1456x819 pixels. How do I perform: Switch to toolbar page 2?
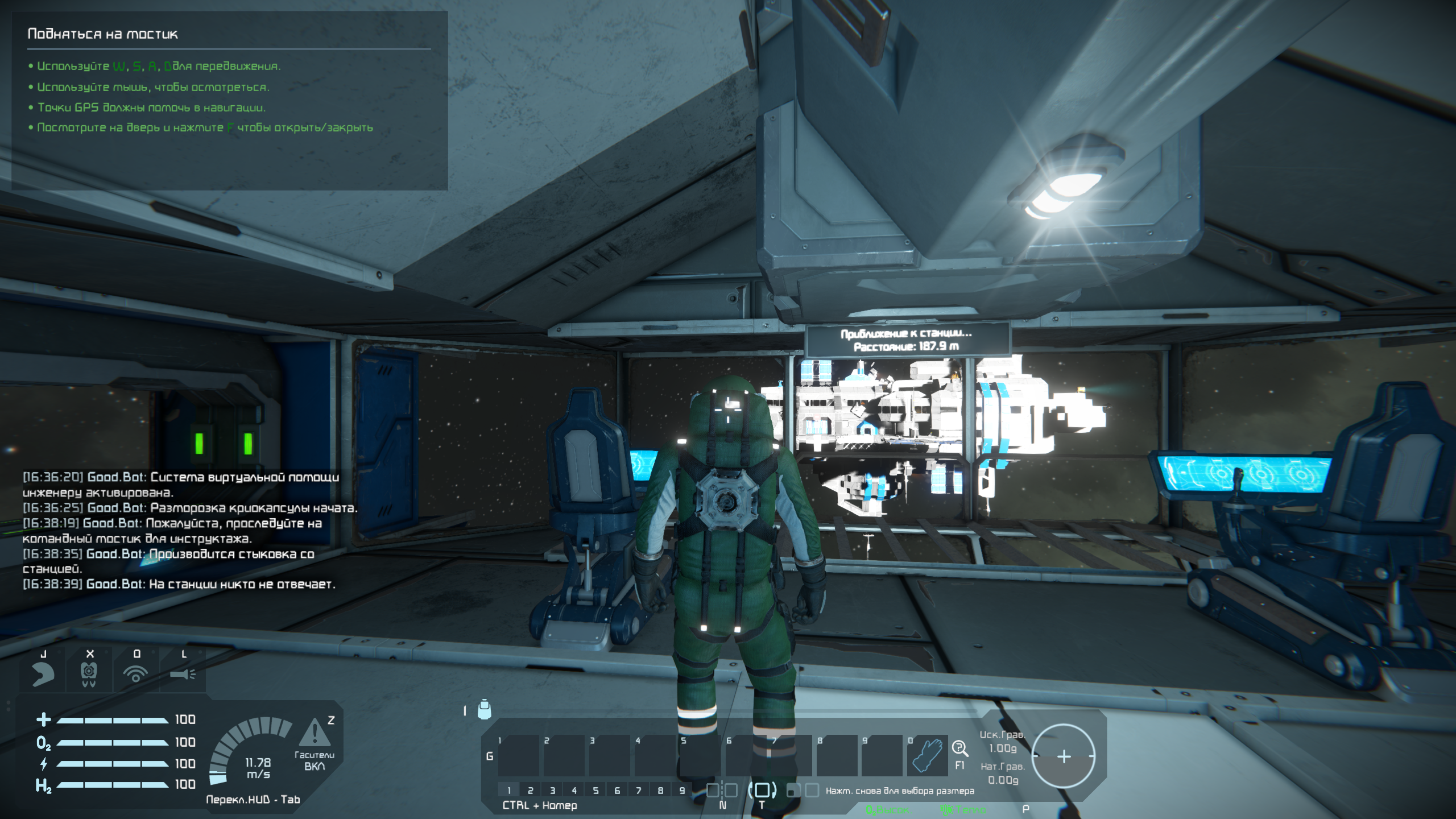(x=530, y=791)
